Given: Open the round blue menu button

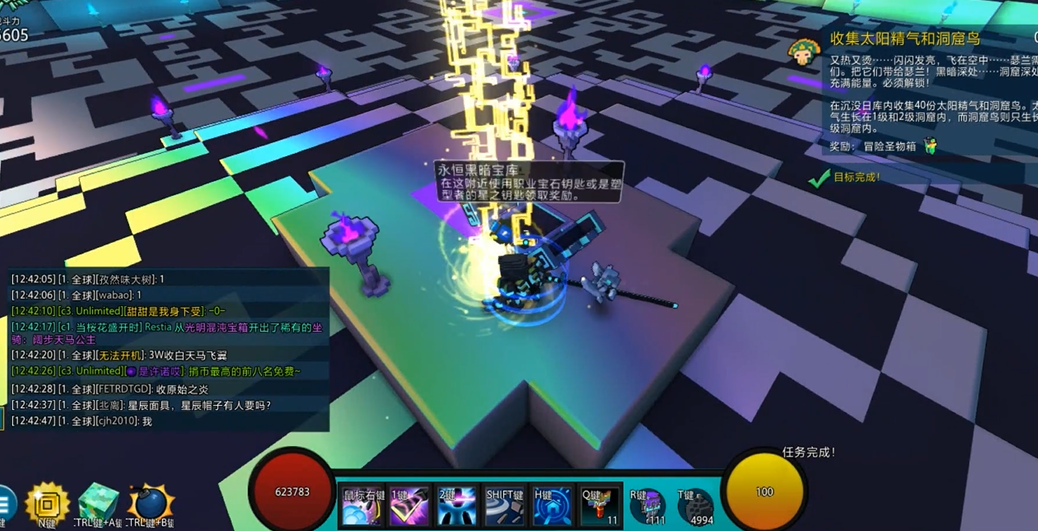Looking at the screenshot, I should 5,507.
